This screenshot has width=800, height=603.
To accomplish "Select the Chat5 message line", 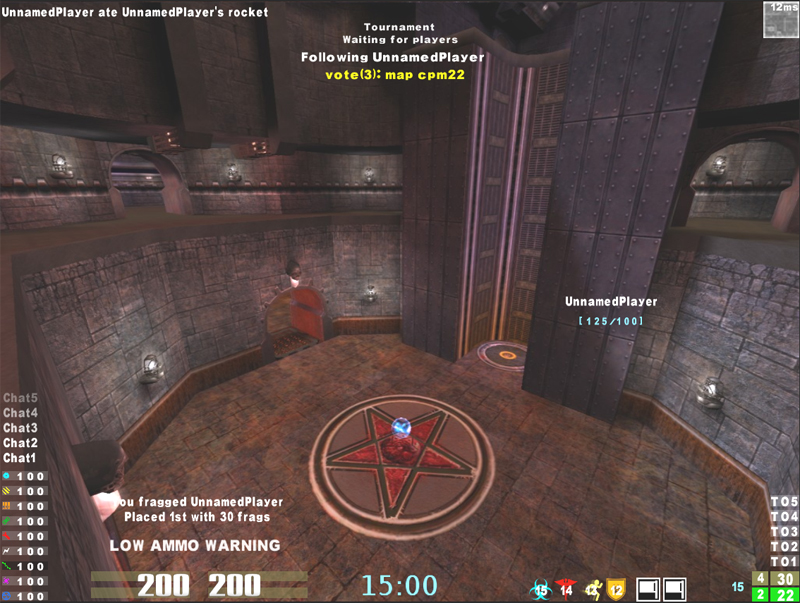I will coord(20,398).
